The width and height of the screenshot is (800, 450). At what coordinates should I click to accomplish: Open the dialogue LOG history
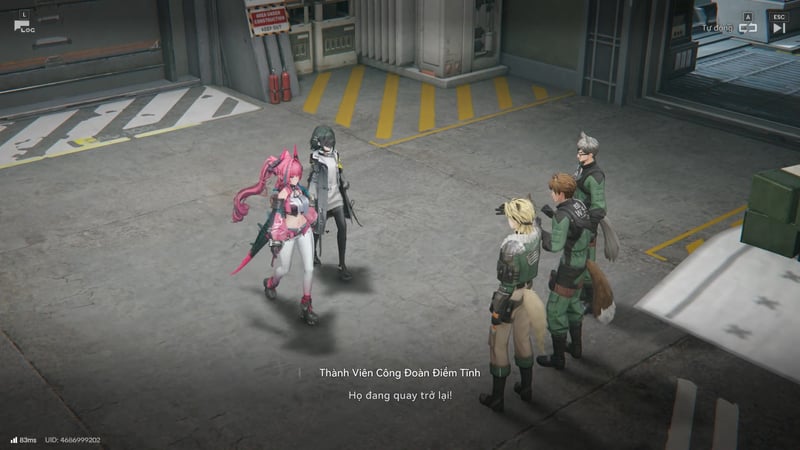[23, 23]
